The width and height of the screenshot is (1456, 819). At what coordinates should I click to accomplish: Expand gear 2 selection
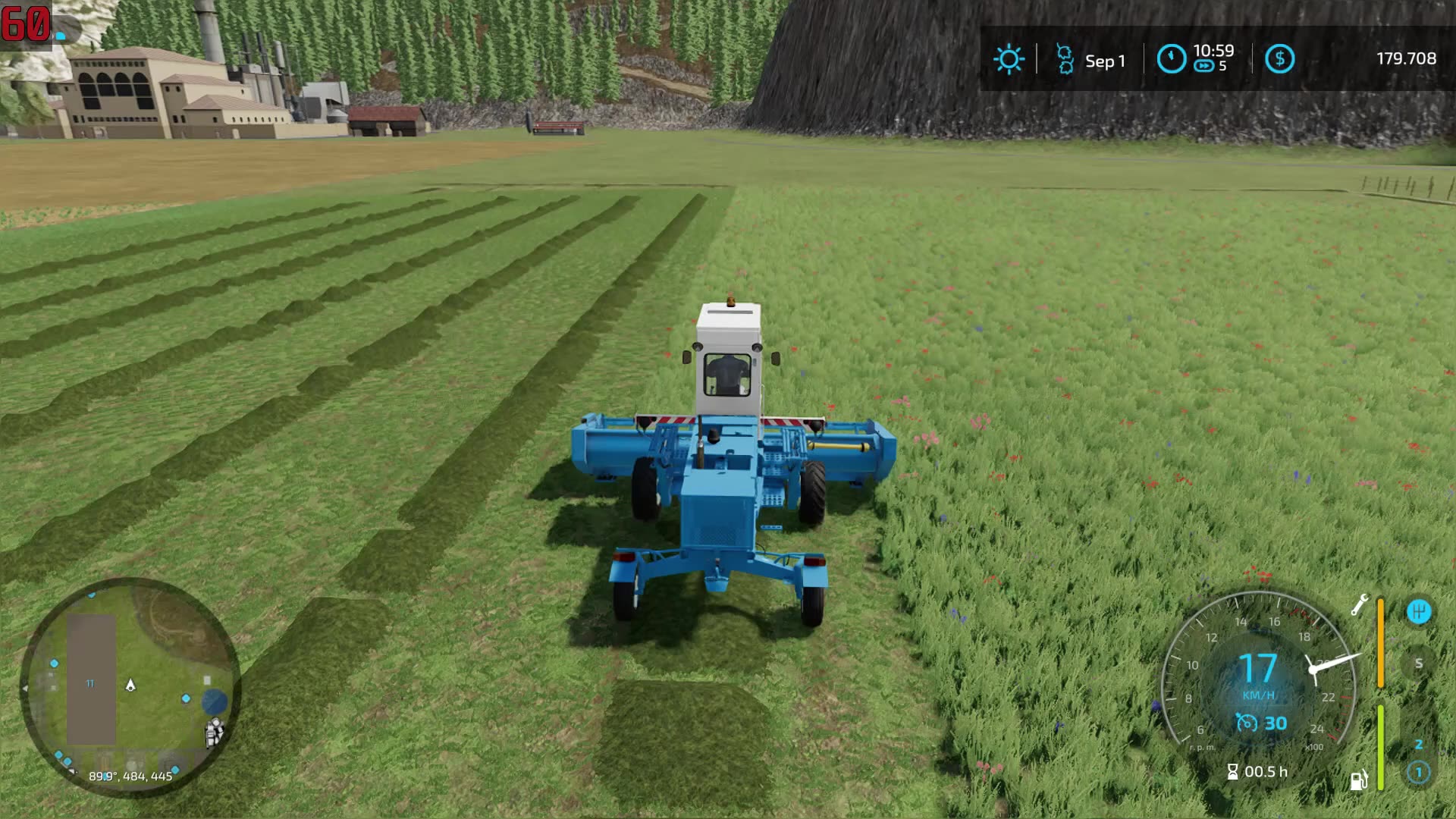1420,745
